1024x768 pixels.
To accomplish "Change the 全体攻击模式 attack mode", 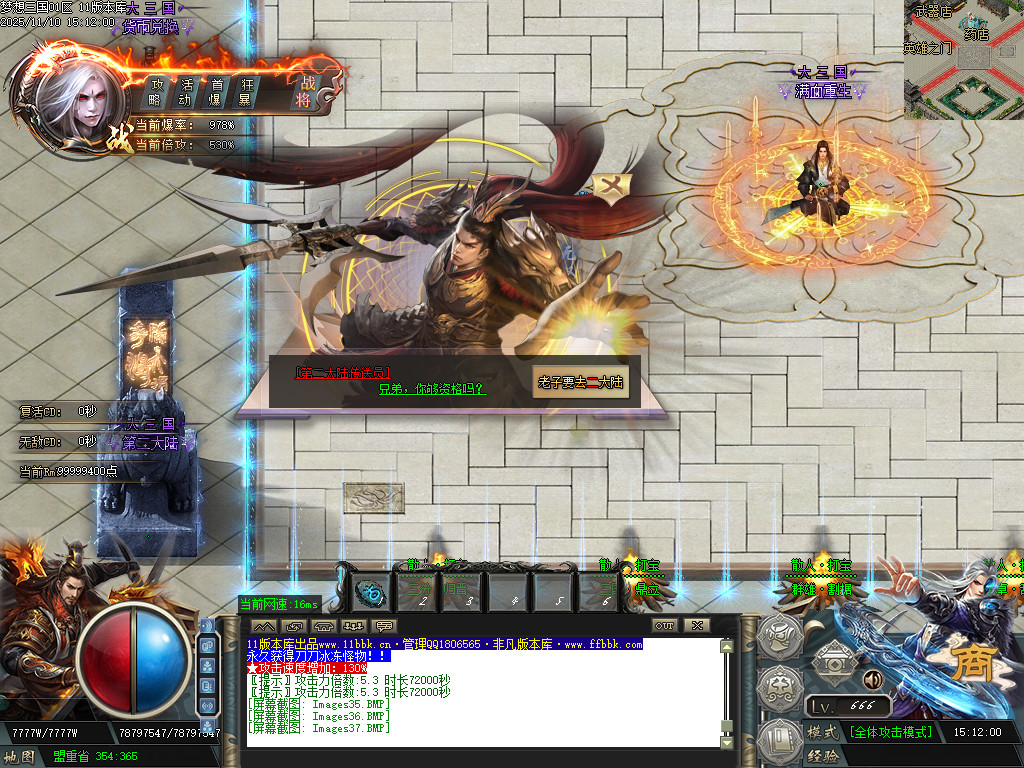I will coord(890,732).
